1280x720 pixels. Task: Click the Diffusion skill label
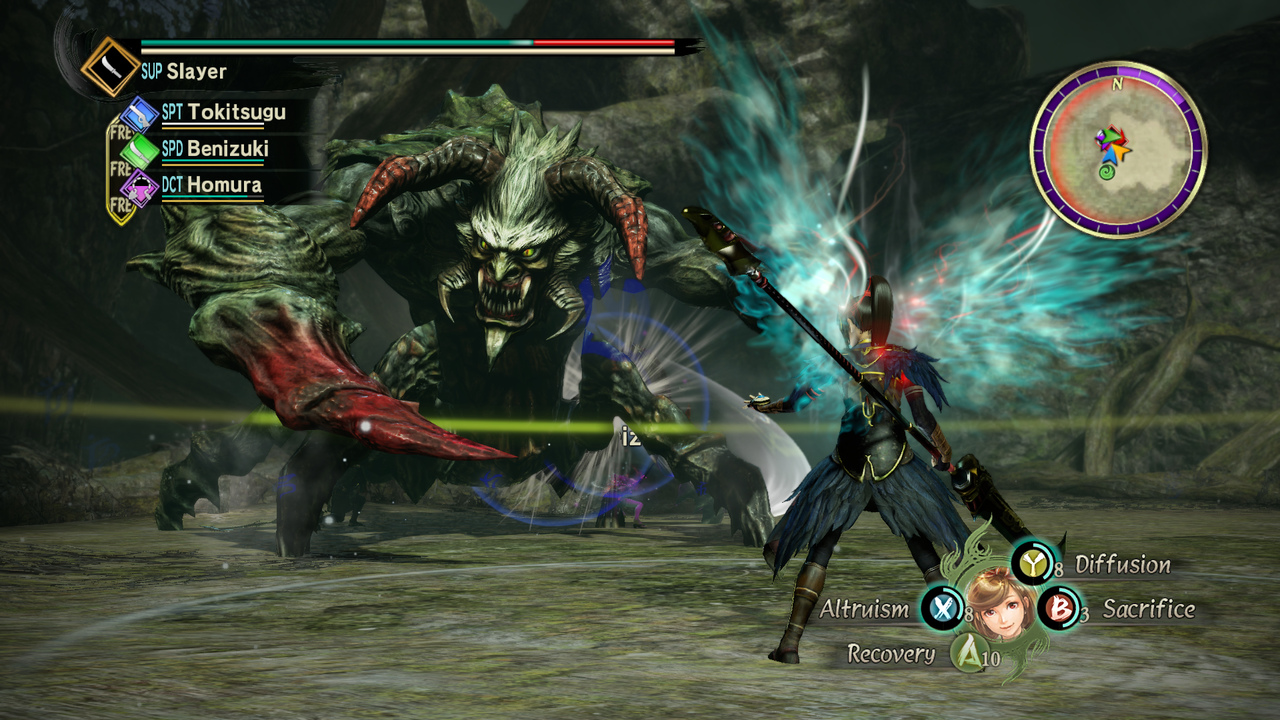1121,564
